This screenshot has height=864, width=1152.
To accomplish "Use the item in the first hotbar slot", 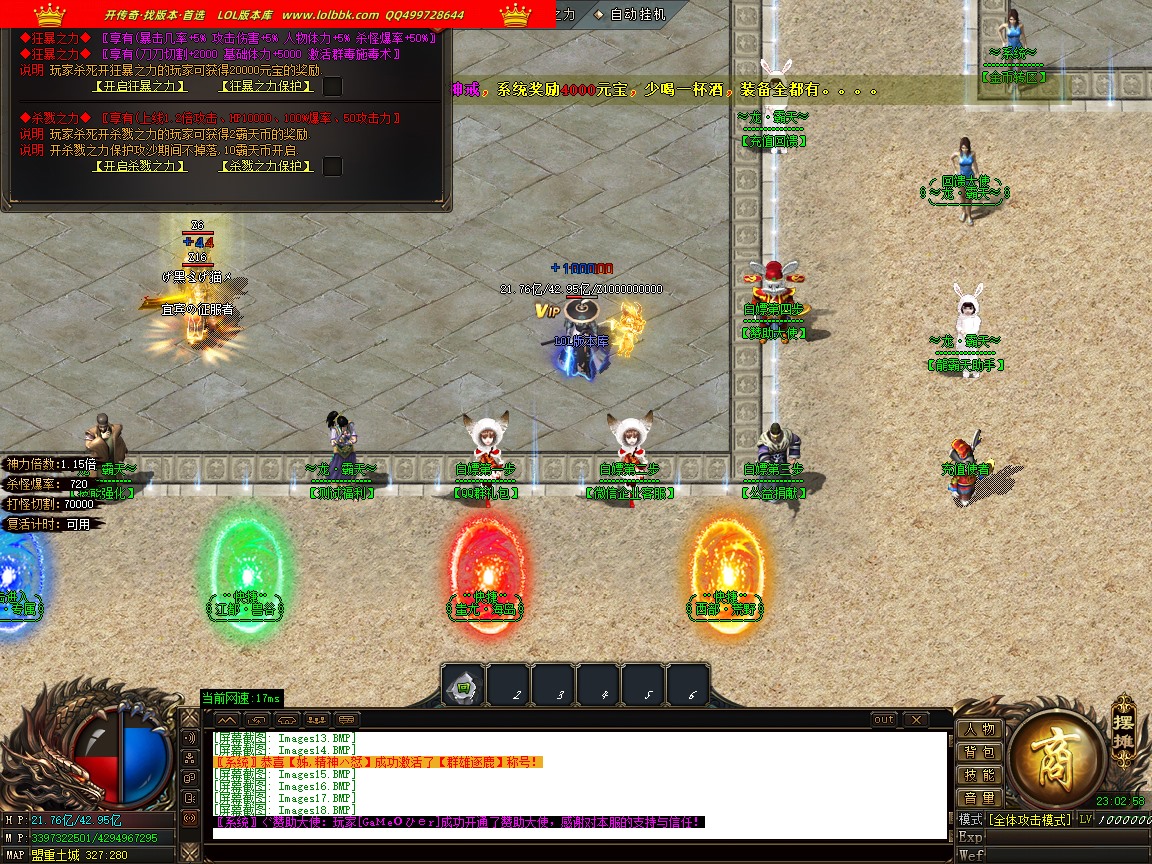I will click(x=463, y=688).
